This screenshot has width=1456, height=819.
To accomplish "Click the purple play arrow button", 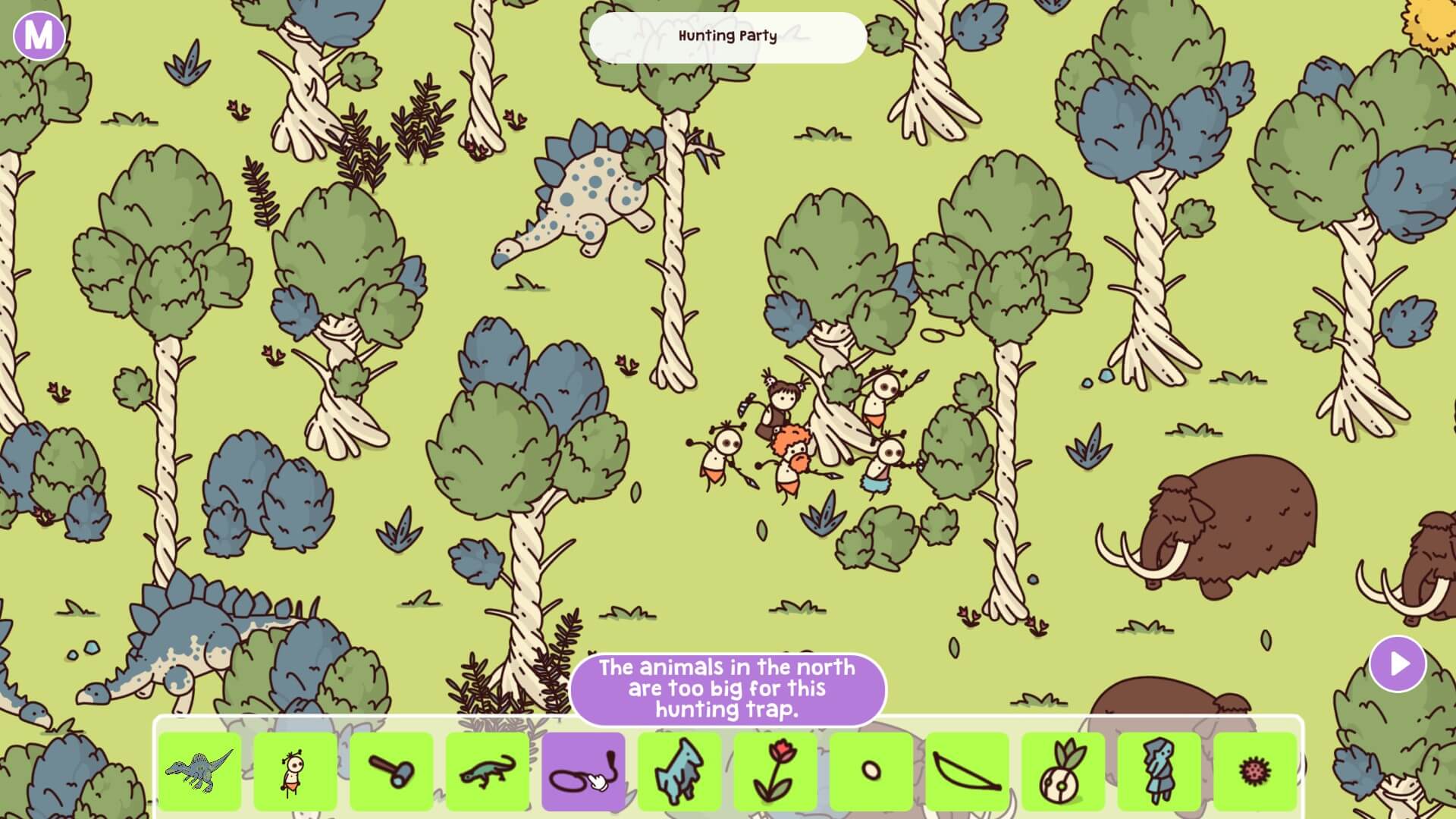I will [x=1398, y=664].
